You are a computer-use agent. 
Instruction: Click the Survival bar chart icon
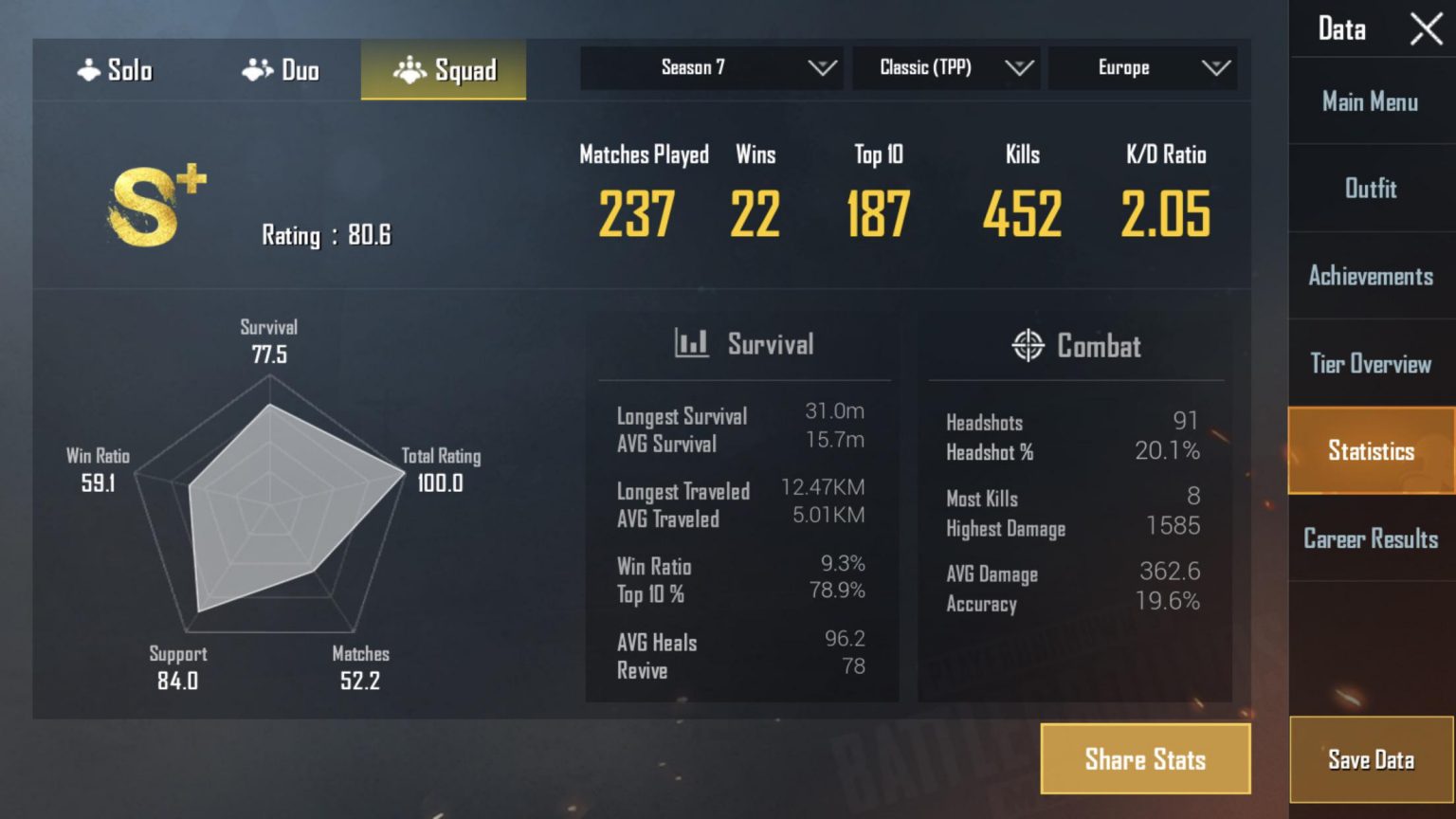pyautogui.click(x=691, y=344)
